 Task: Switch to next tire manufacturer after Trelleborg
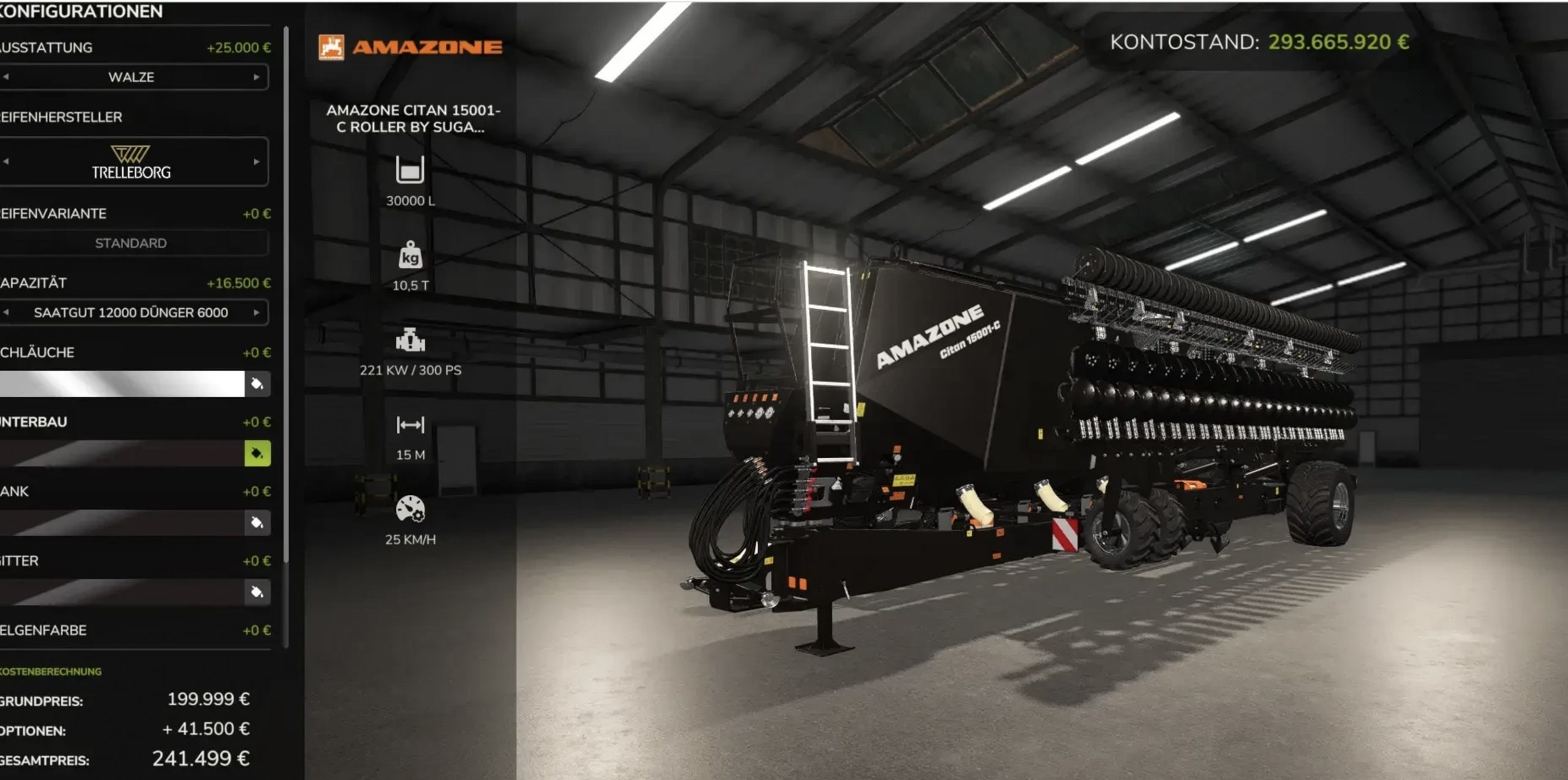pos(257,162)
